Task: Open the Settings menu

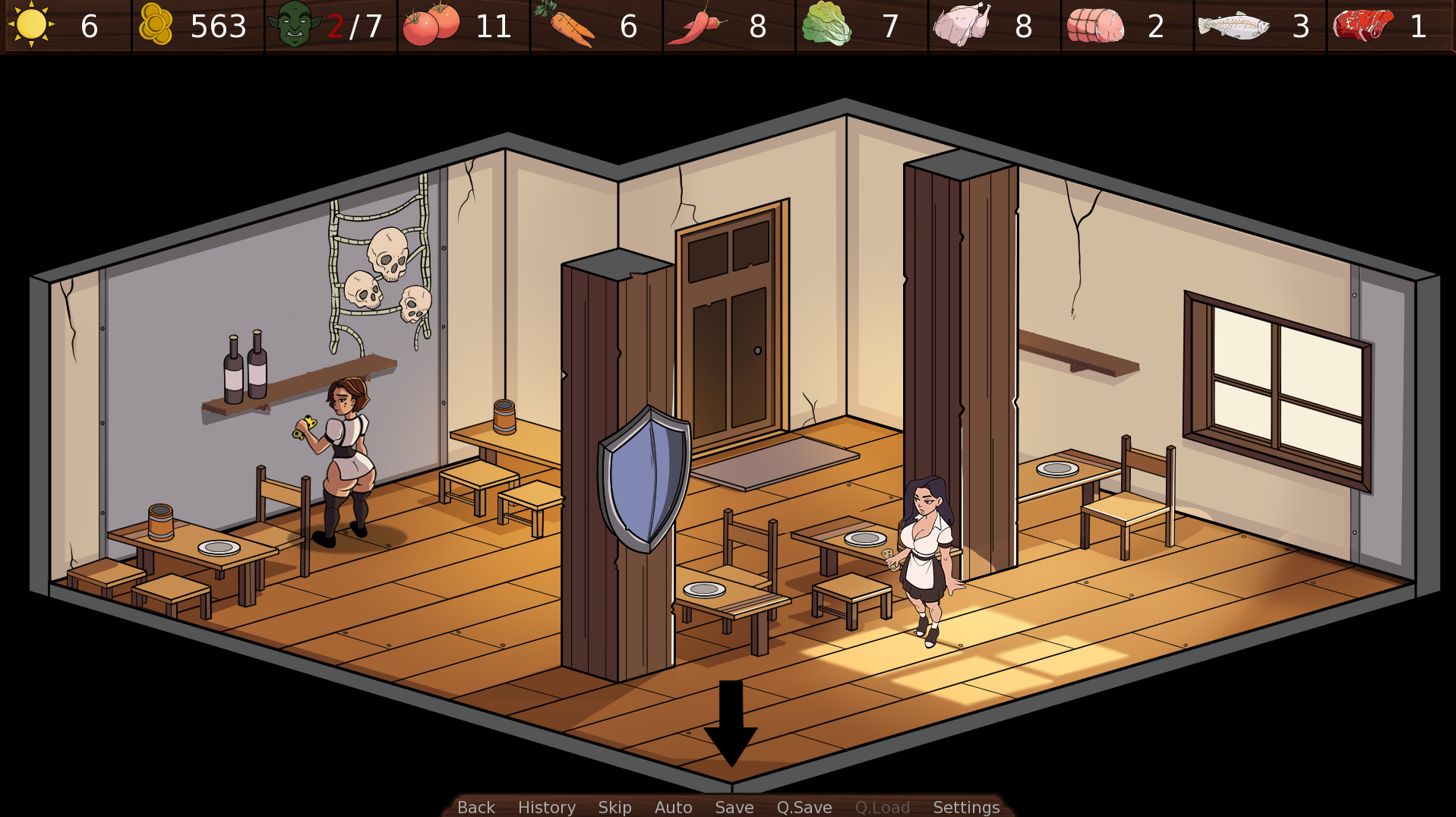Action: (966, 807)
